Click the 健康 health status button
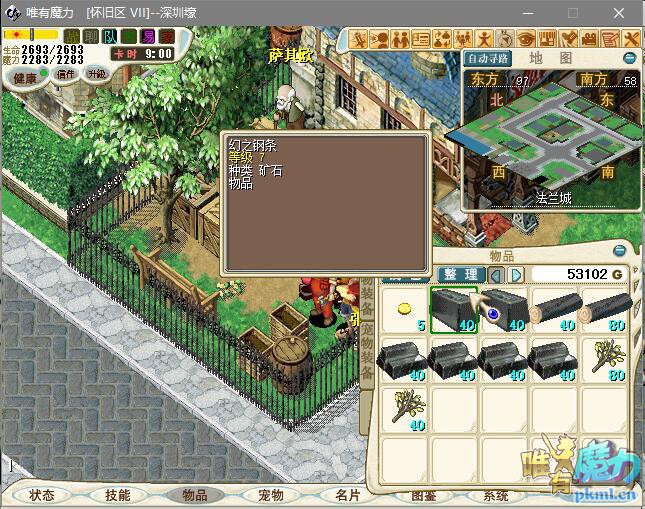 click(24, 75)
